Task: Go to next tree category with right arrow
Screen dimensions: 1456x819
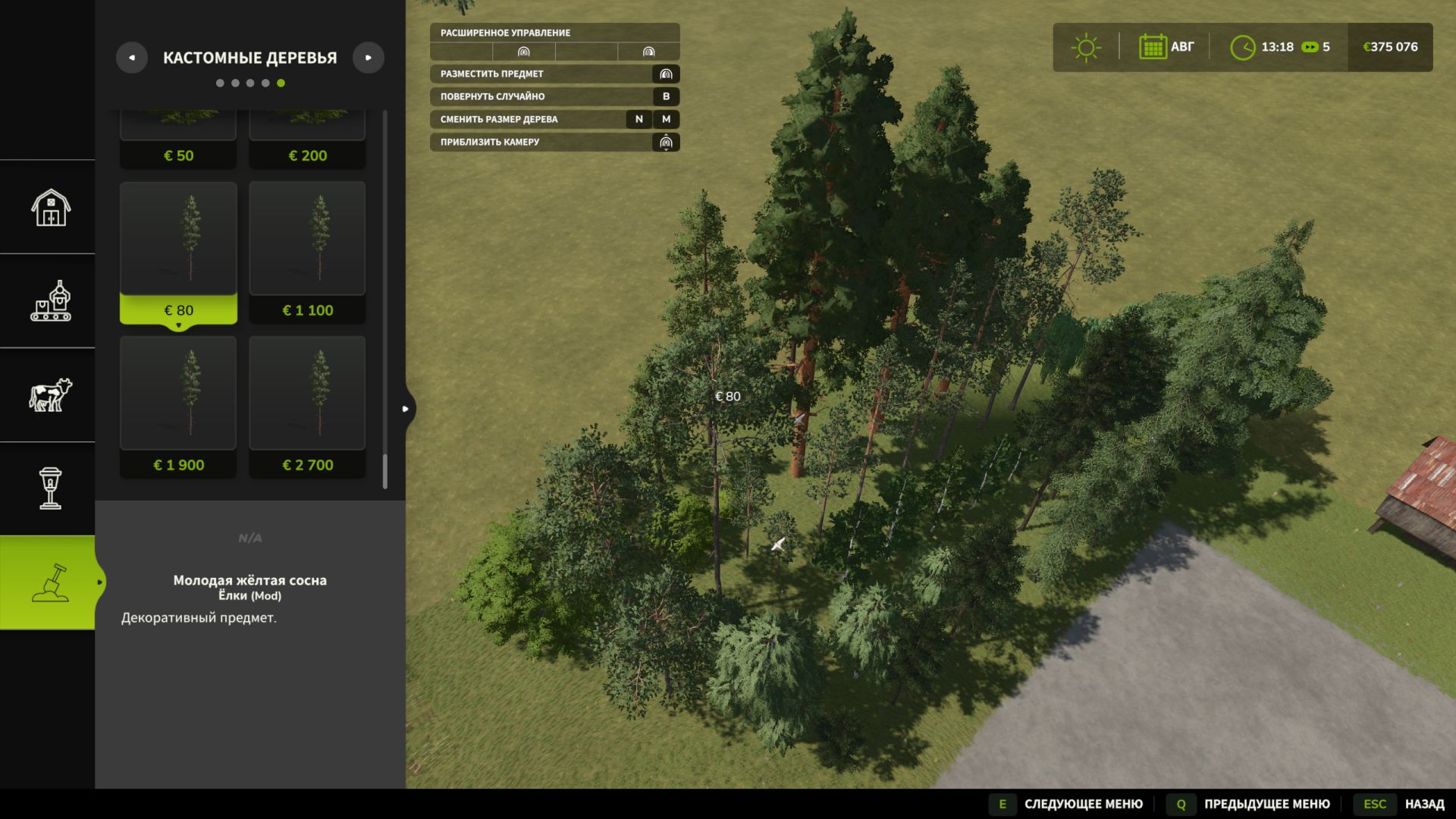Action: 369,57
